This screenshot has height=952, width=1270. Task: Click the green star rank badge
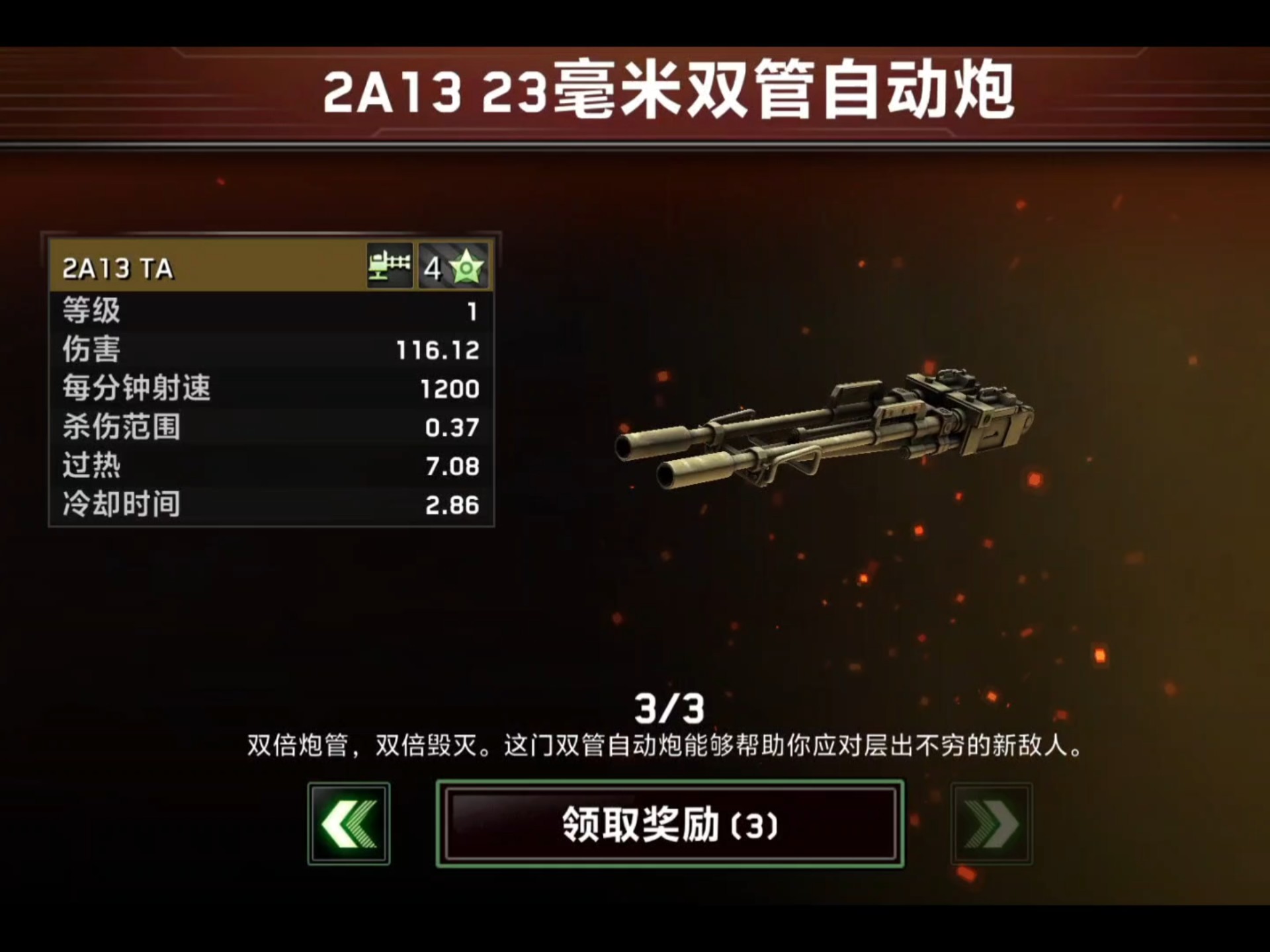point(467,267)
